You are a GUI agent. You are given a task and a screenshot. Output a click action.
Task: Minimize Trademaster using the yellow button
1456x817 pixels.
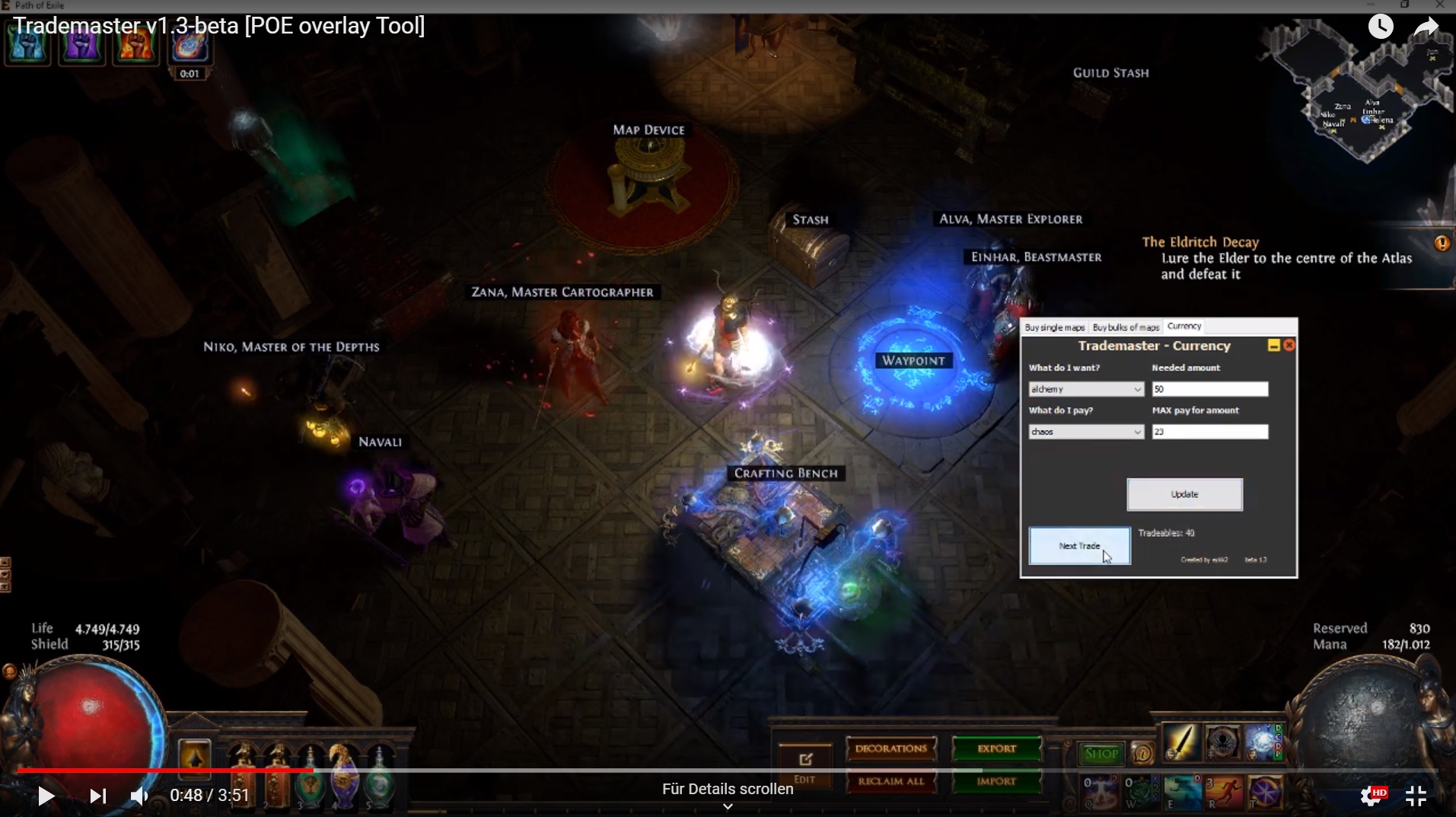pos(1273,346)
